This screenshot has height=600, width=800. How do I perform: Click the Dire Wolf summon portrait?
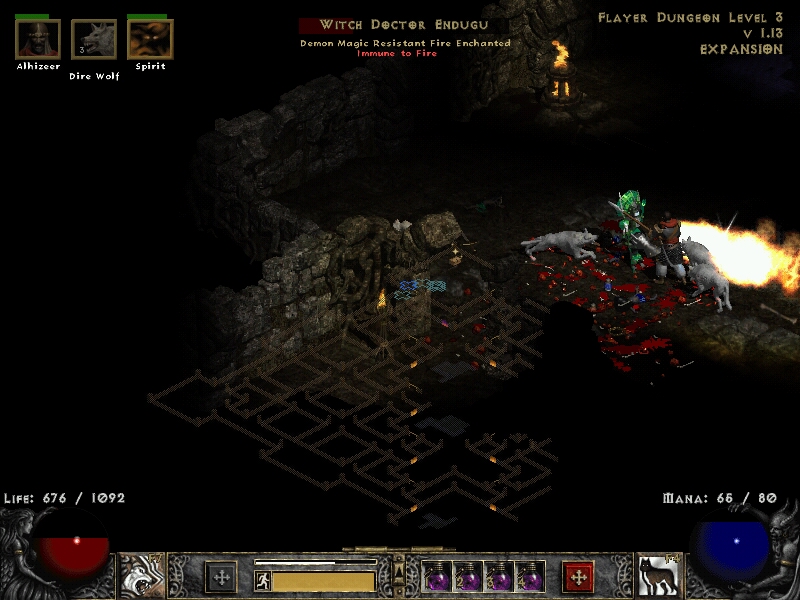pos(94,39)
